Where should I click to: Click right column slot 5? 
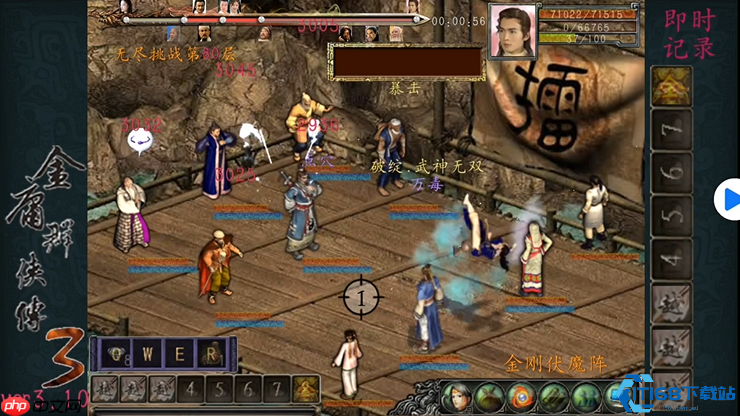click(x=672, y=215)
